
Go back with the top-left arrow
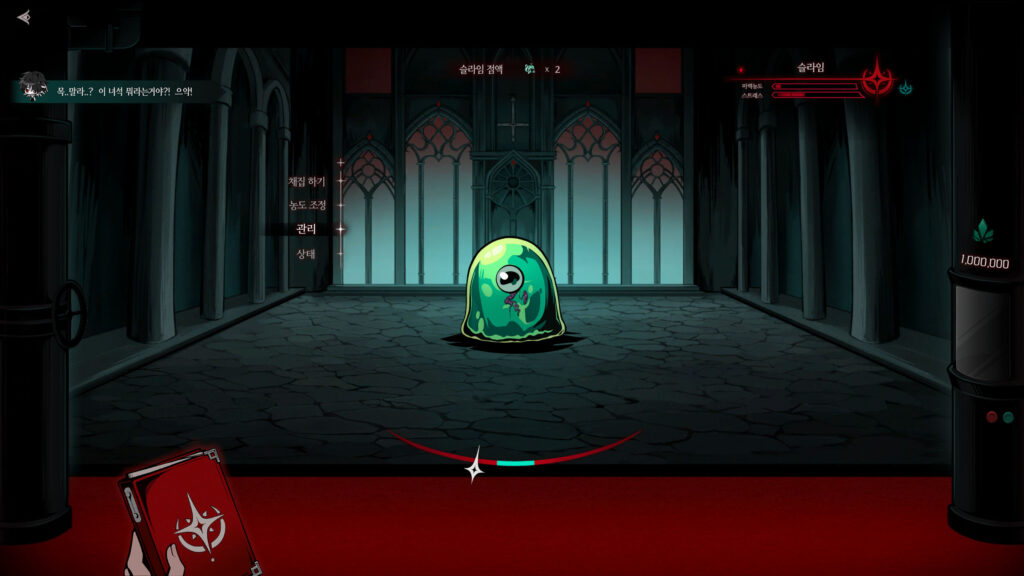click(24, 17)
